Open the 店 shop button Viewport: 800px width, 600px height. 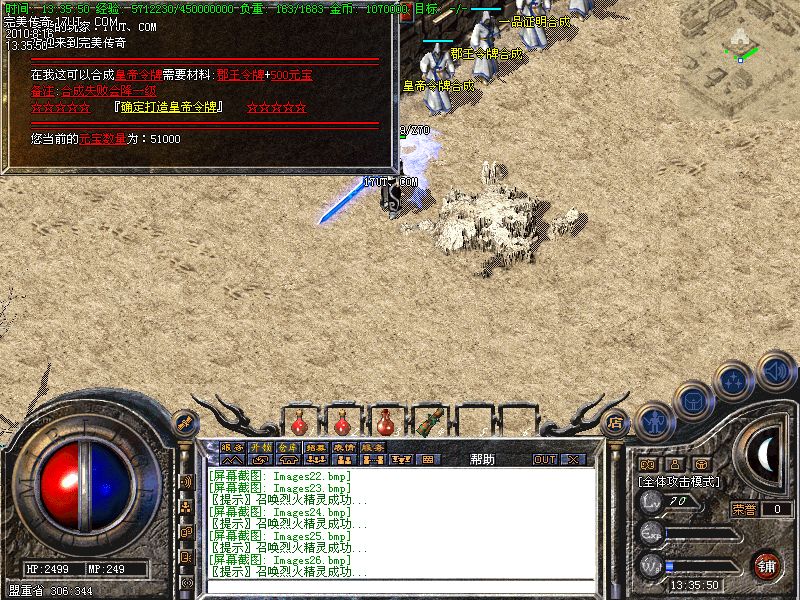(616, 422)
